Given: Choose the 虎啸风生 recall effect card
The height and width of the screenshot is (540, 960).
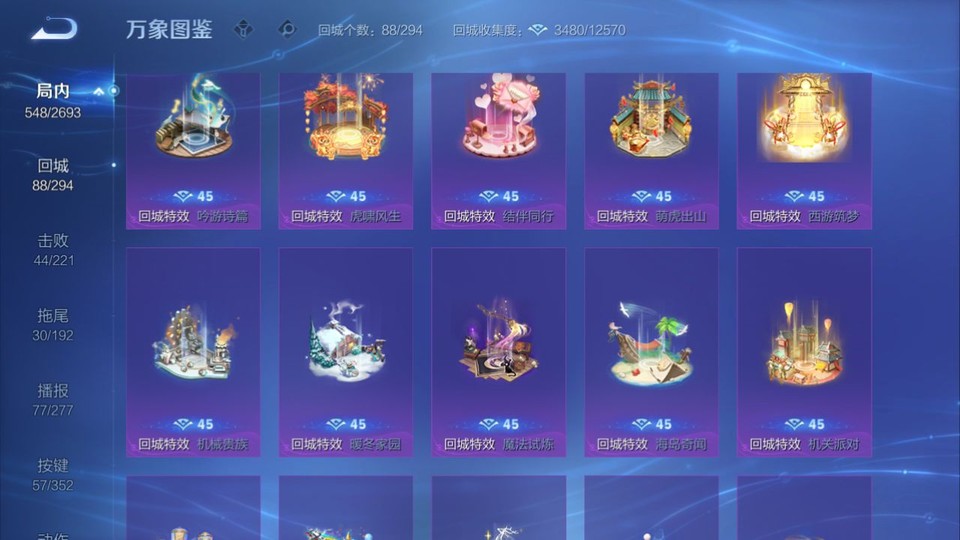Looking at the screenshot, I should point(346,150).
